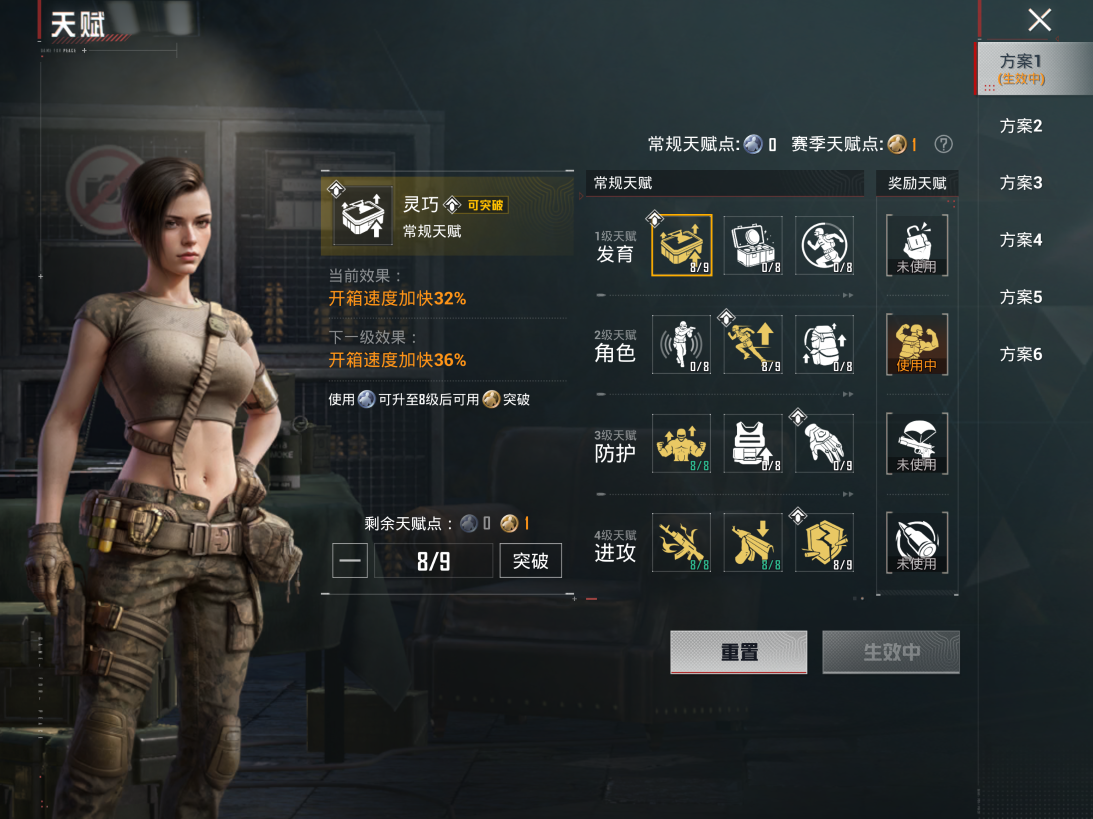
Task: Close the talent screen with the X
Action: coord(1040,20)
